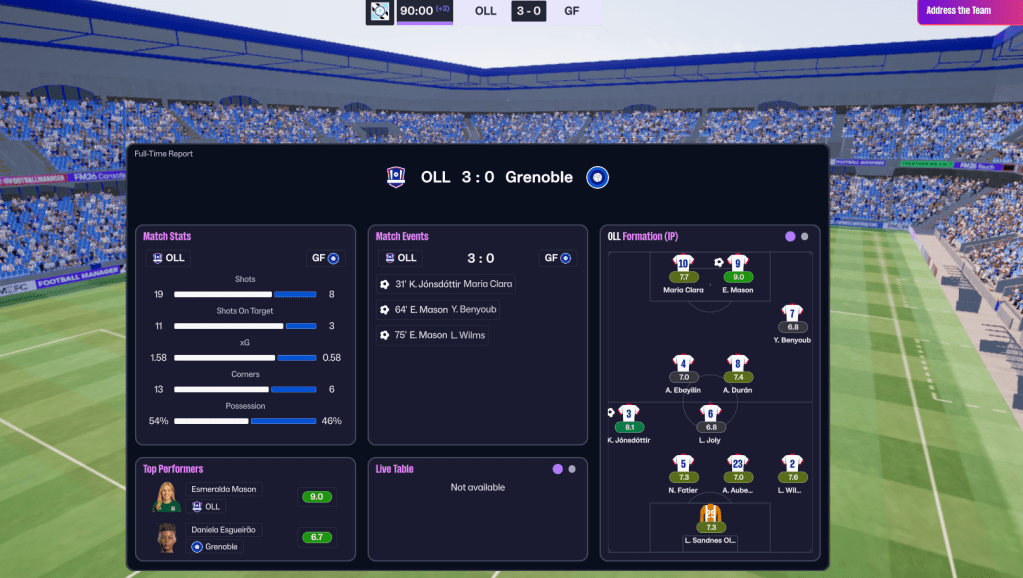Click the OLL club badge in the report header
The image size is (1023, 578).
pyautogui.click(x=396, y=177)
